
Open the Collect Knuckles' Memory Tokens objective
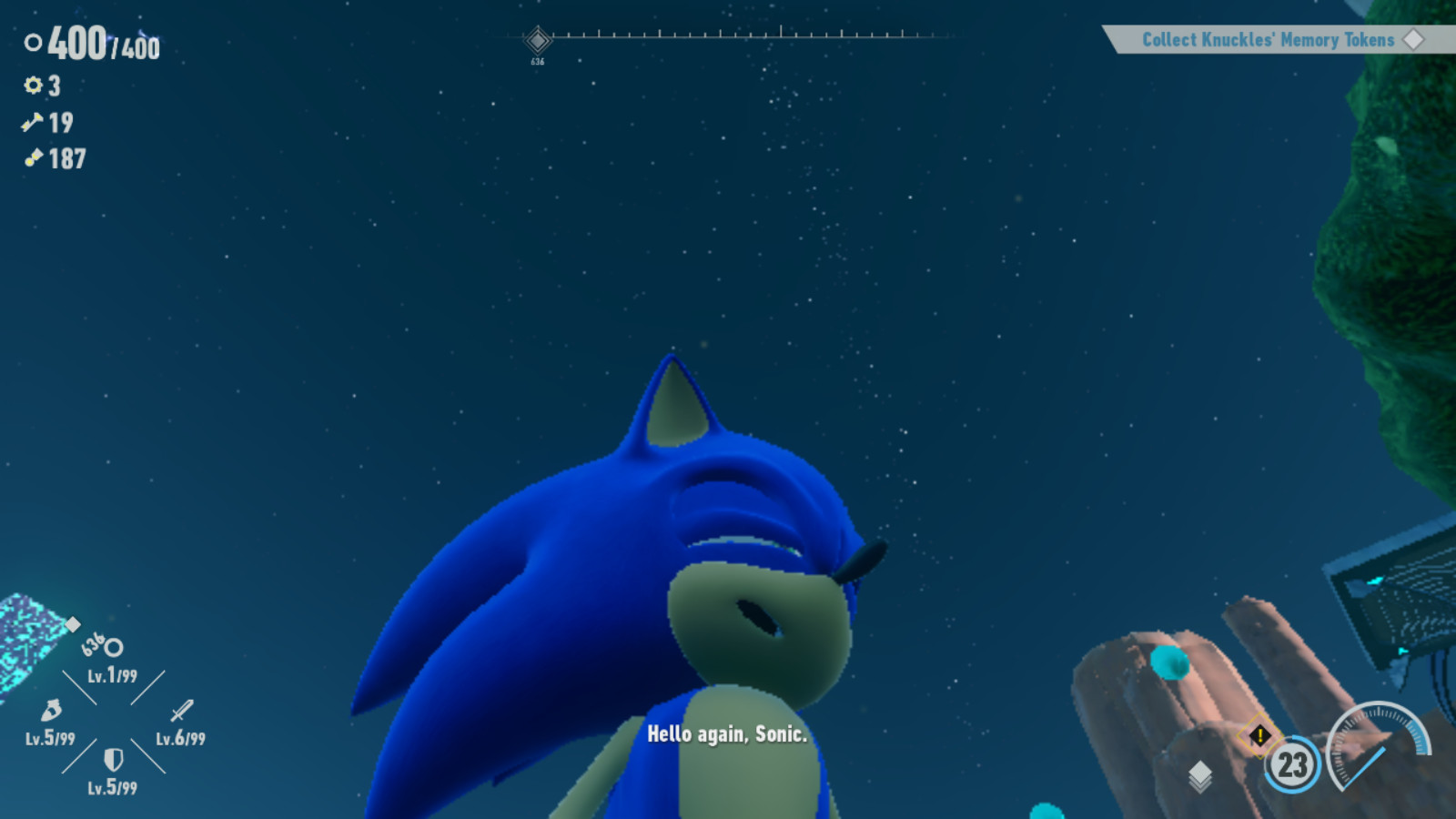click(x=1268, y=40)
